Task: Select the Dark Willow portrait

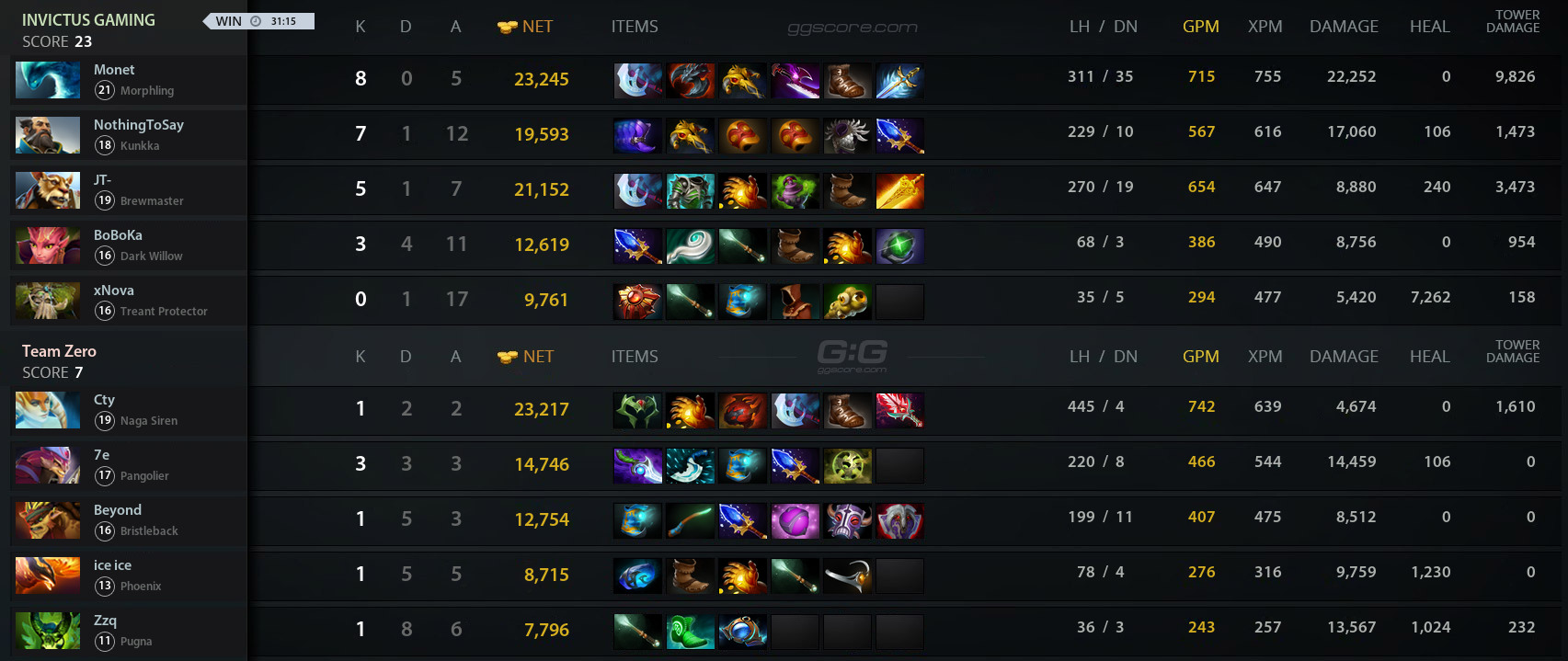Action: [48, 245]
